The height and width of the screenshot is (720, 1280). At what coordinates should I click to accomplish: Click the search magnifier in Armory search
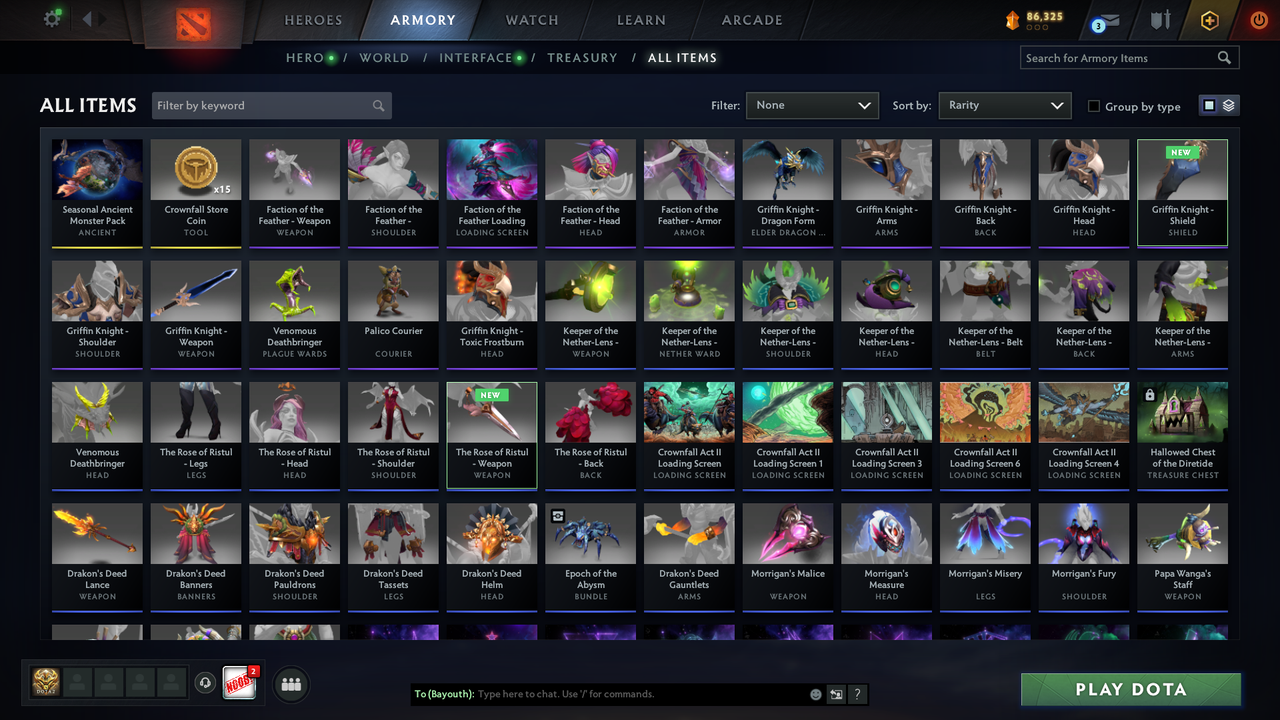point(1224,57)
